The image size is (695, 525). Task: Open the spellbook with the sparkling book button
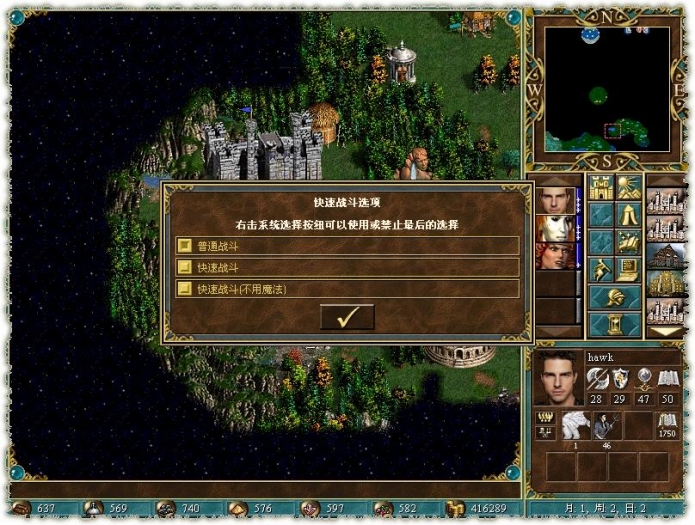[629, 242]
